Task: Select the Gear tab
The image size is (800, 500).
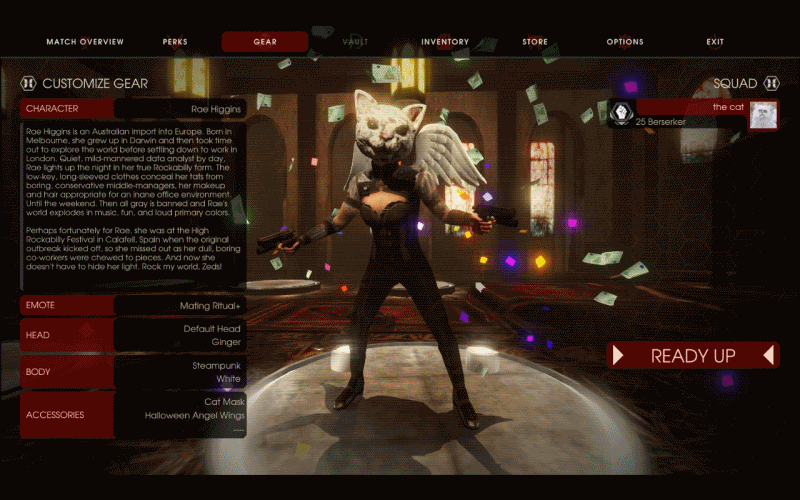Action: click(265, 42)
